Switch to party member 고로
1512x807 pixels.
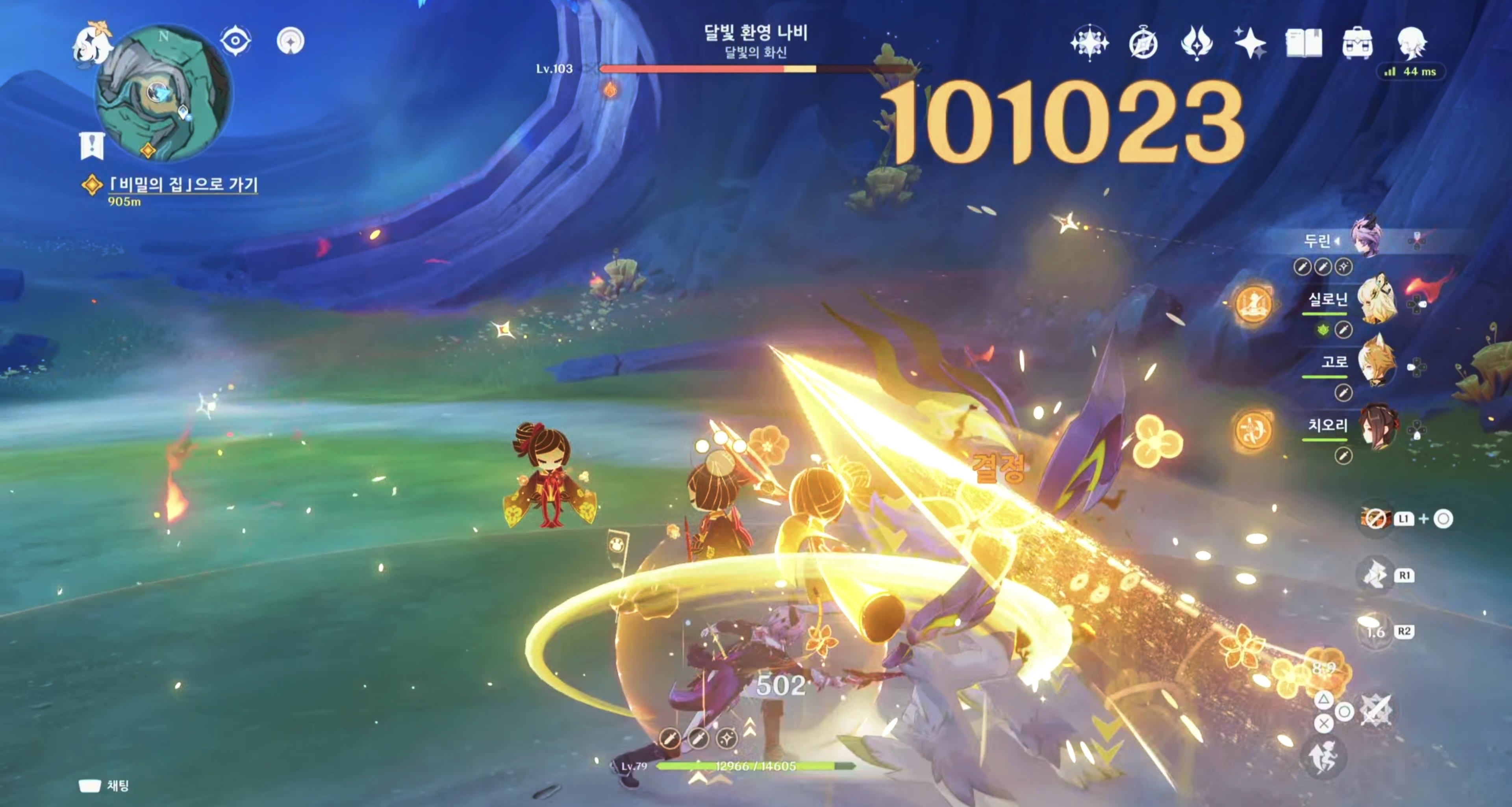click(1375, 363)
